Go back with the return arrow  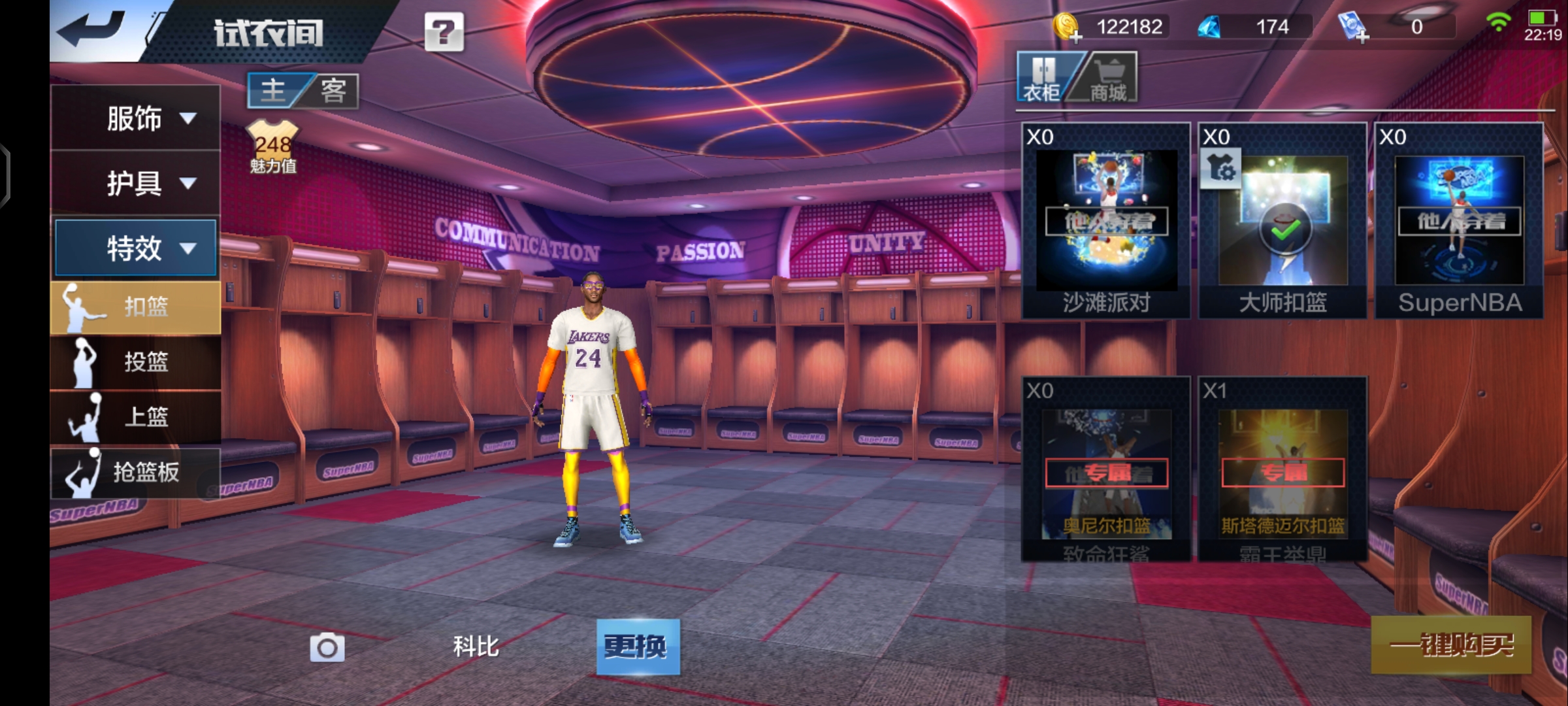(x=90, y=29)
